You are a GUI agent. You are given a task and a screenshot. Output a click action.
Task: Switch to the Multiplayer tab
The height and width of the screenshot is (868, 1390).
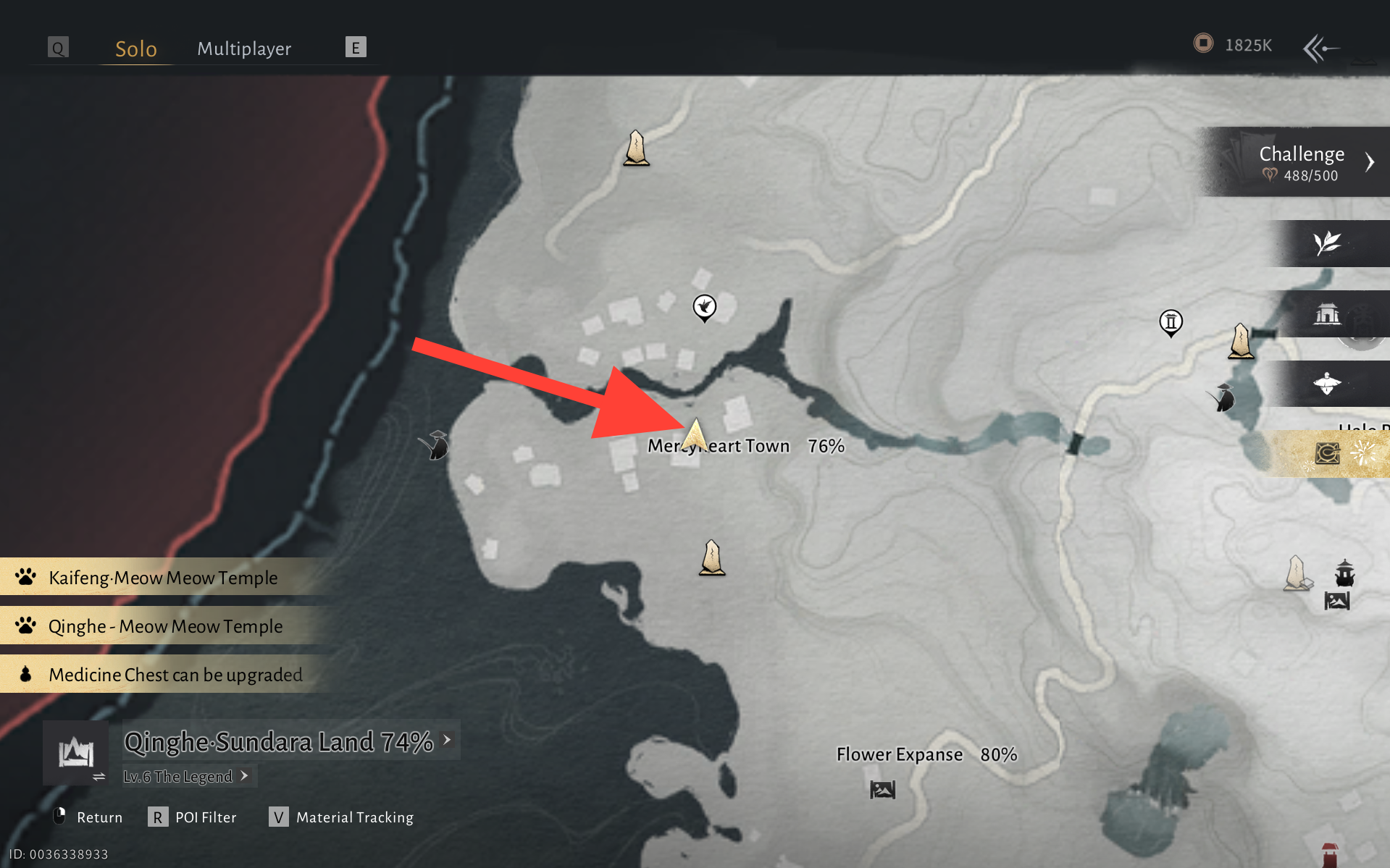point(244,49)
